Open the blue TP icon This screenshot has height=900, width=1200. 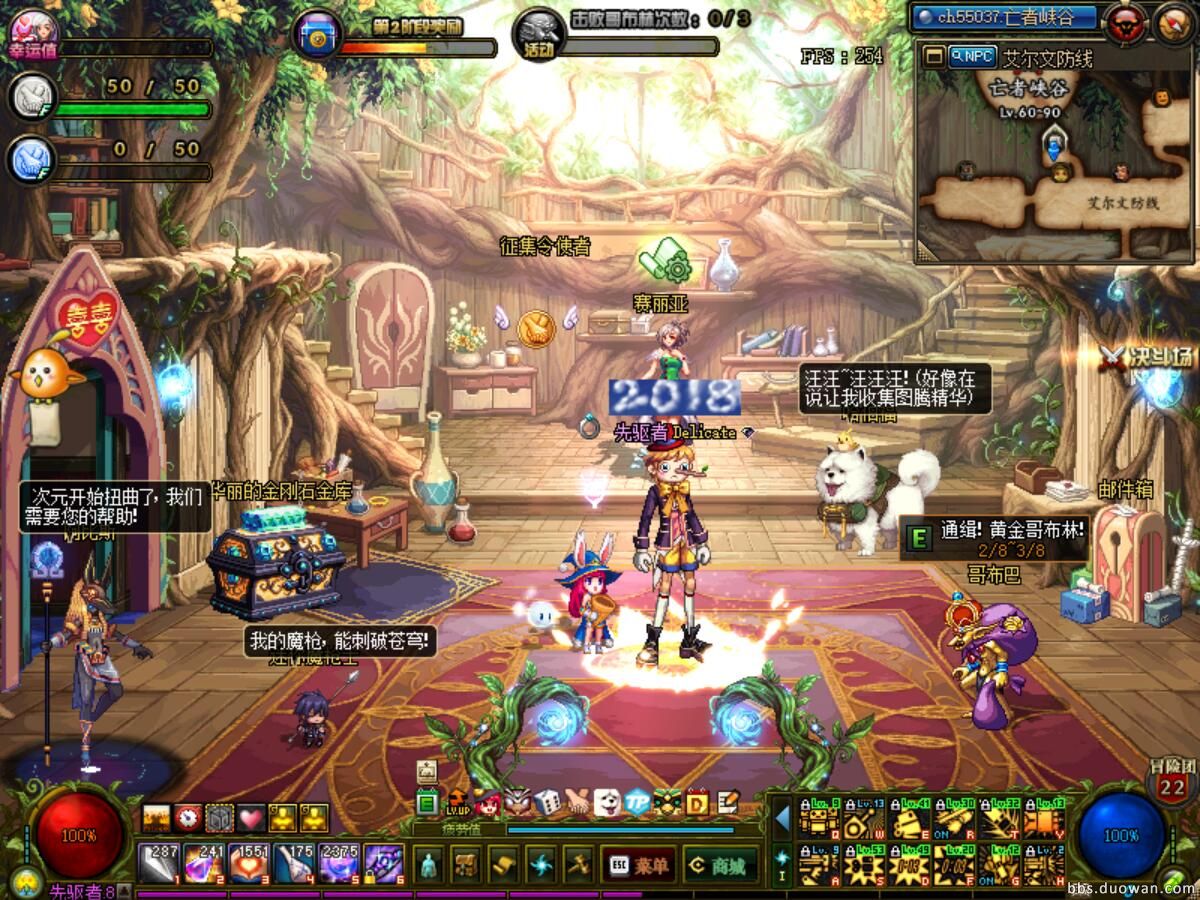click(x=636, y=802)
